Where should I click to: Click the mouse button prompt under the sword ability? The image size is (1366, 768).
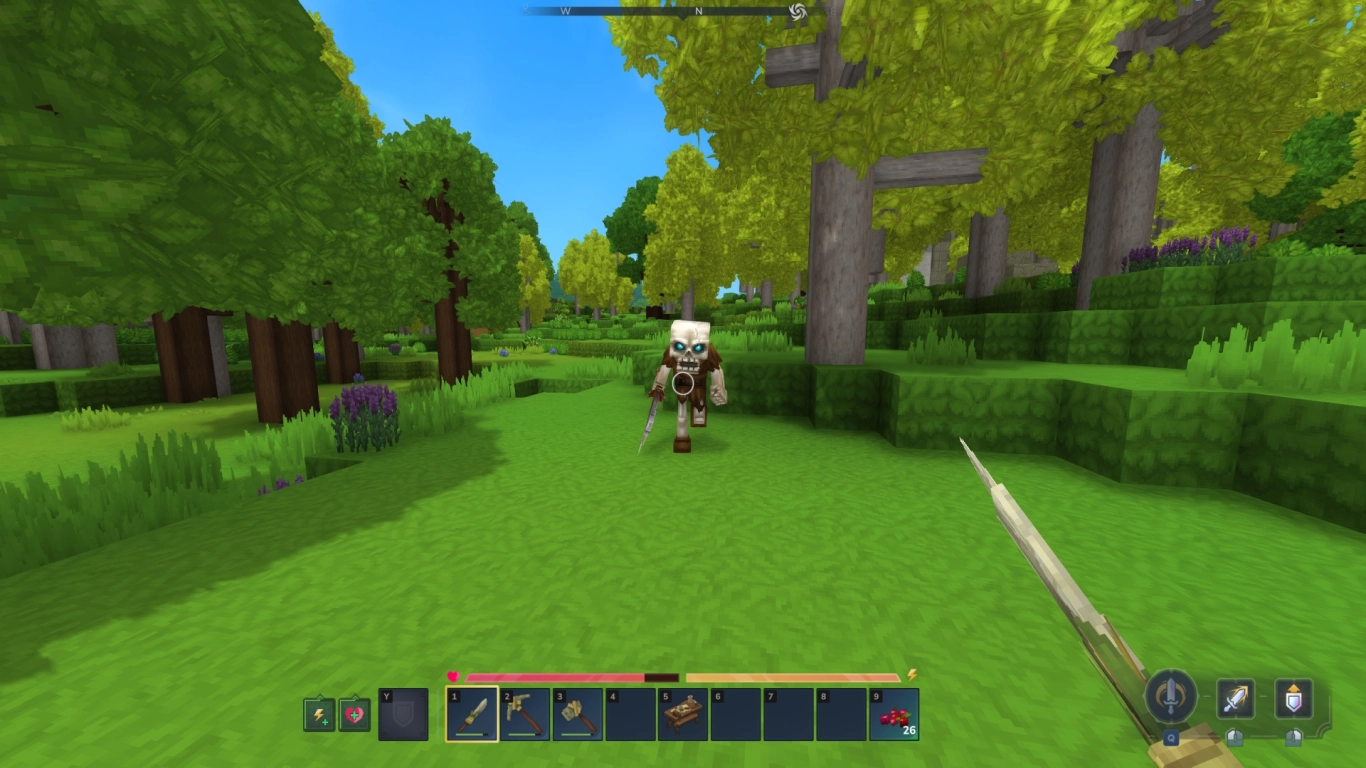1235,737
